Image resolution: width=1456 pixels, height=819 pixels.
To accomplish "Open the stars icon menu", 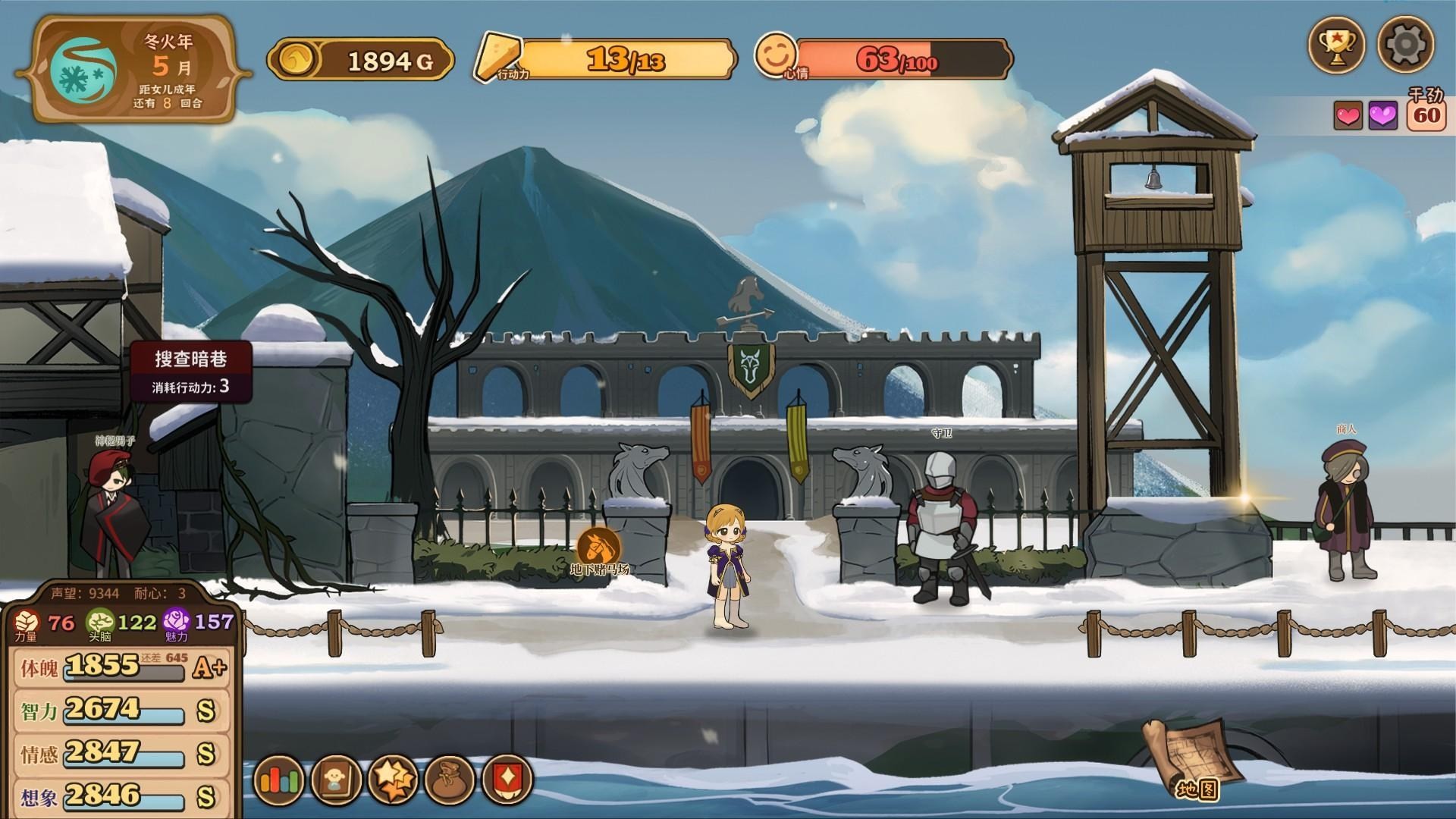I will [393, 780].
